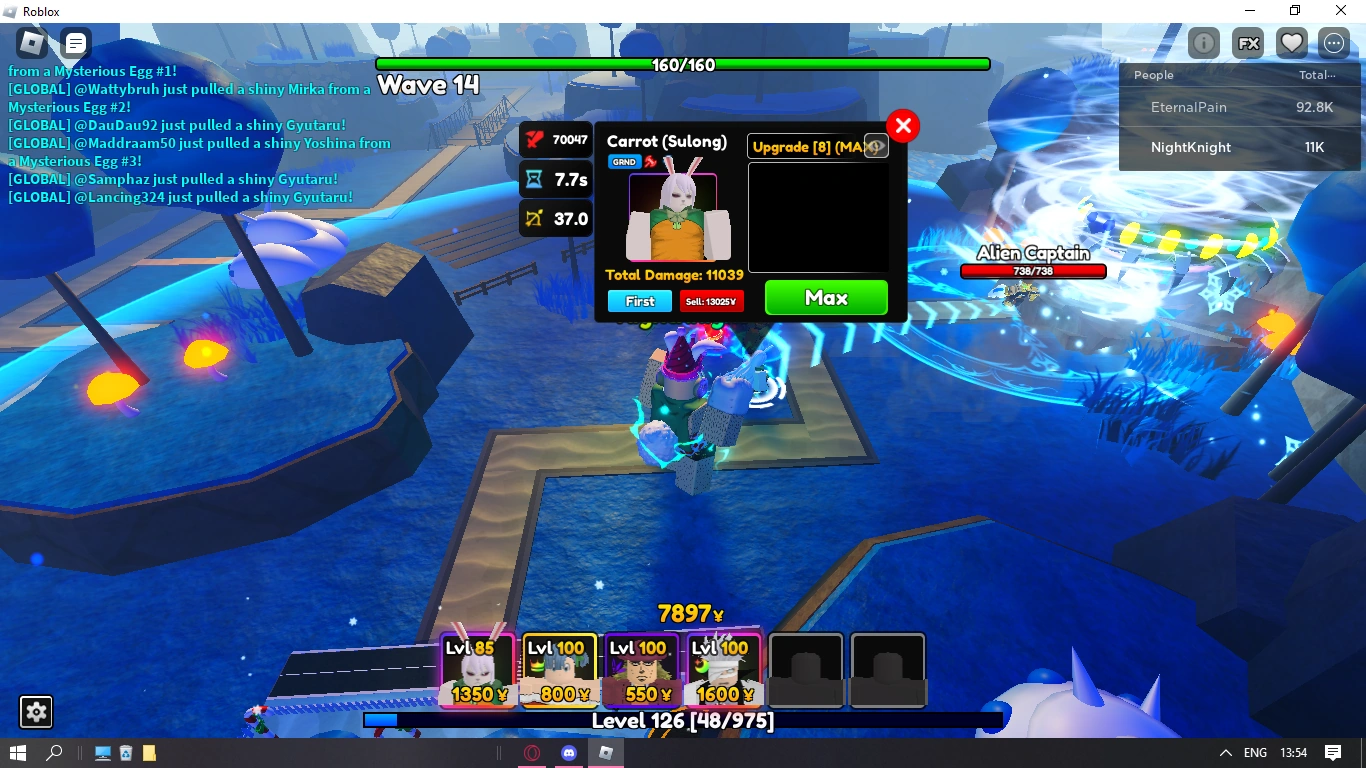This screenshot has width=1366, height=768.
Task: Click the red damage stat icon
Action: point(531,139)
